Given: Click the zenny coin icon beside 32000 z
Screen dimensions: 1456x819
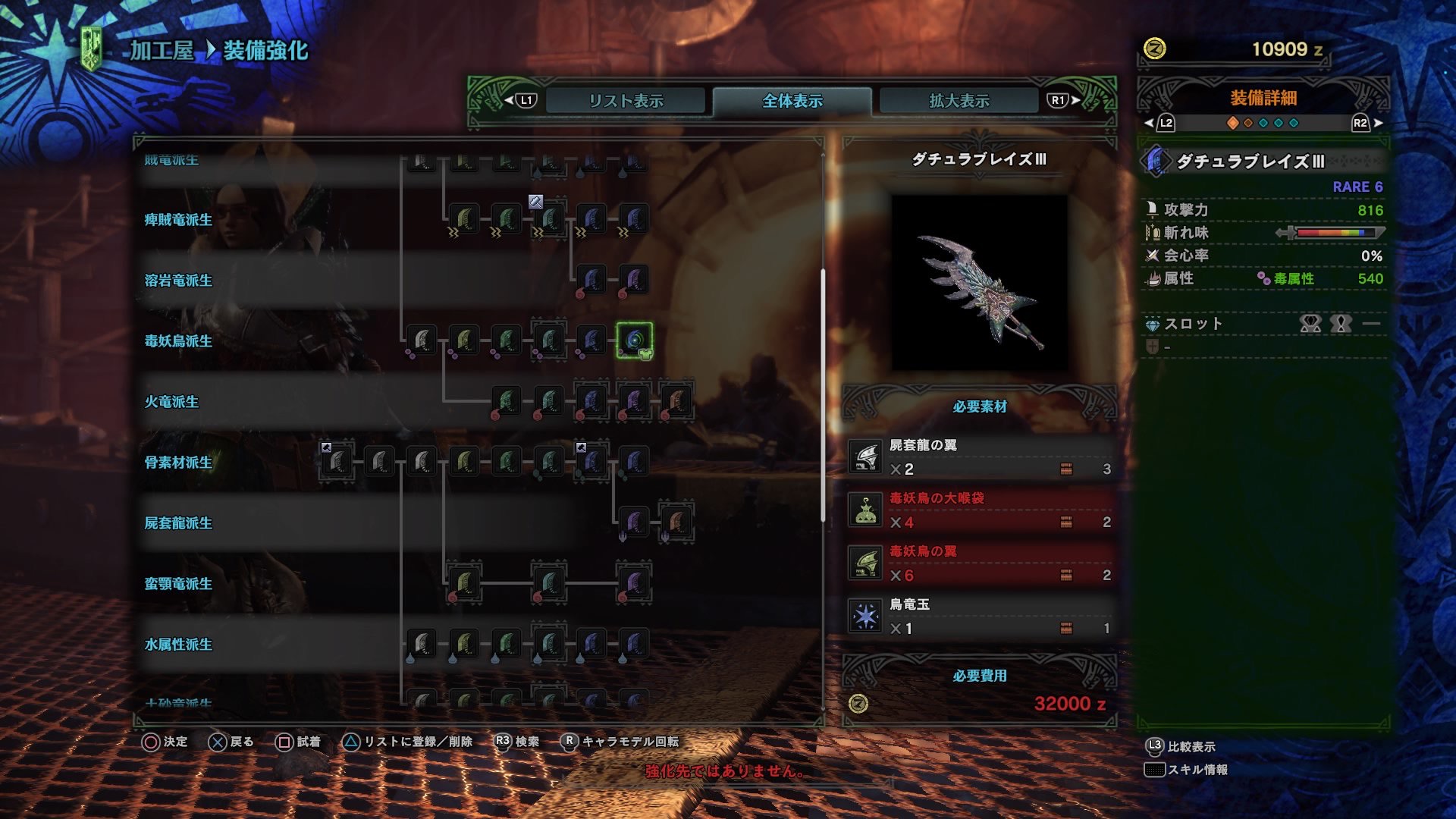Looking at the screenshot, I should click(857, 702).
